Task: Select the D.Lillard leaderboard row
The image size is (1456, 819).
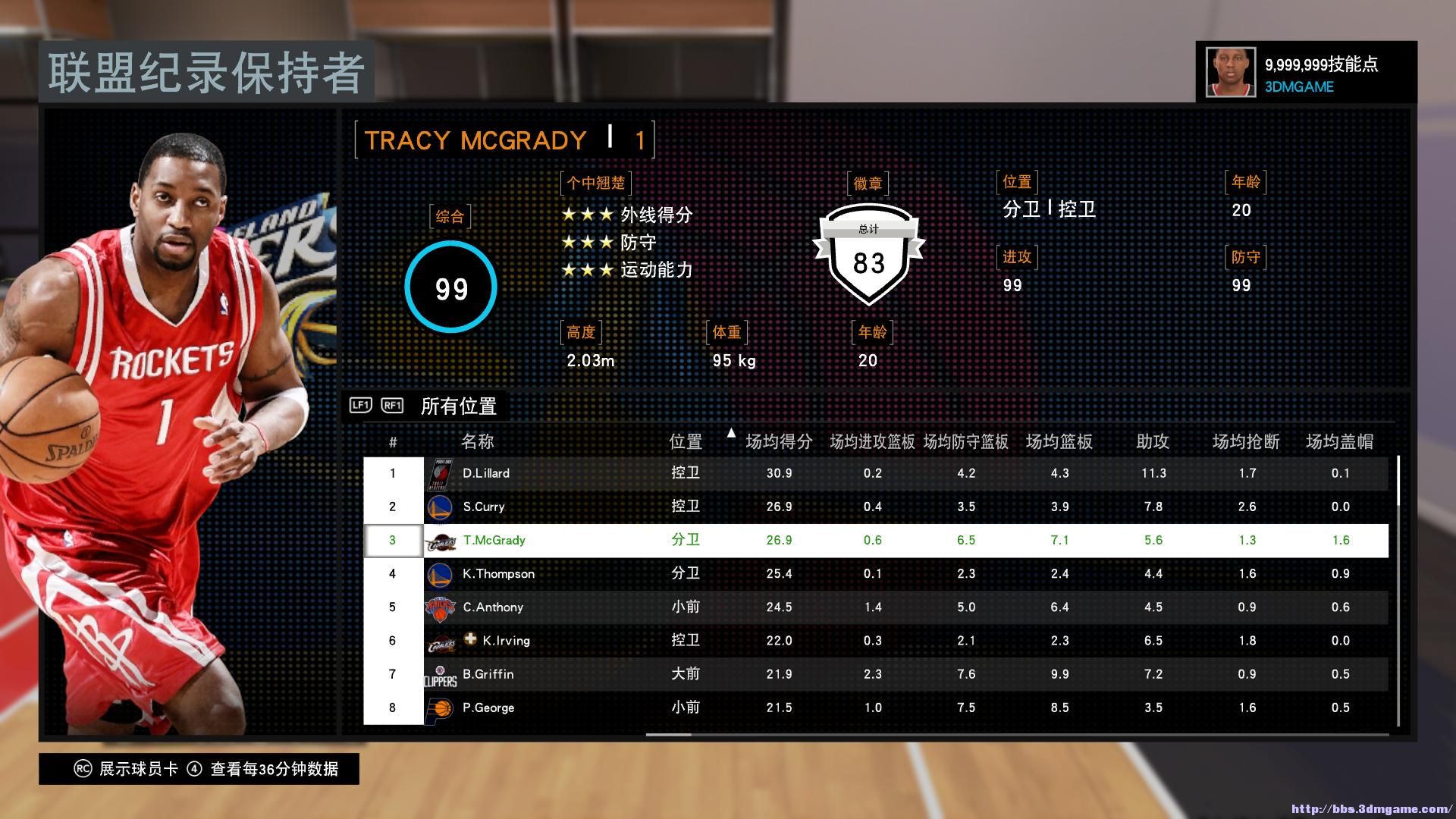Action: [486, 473]
